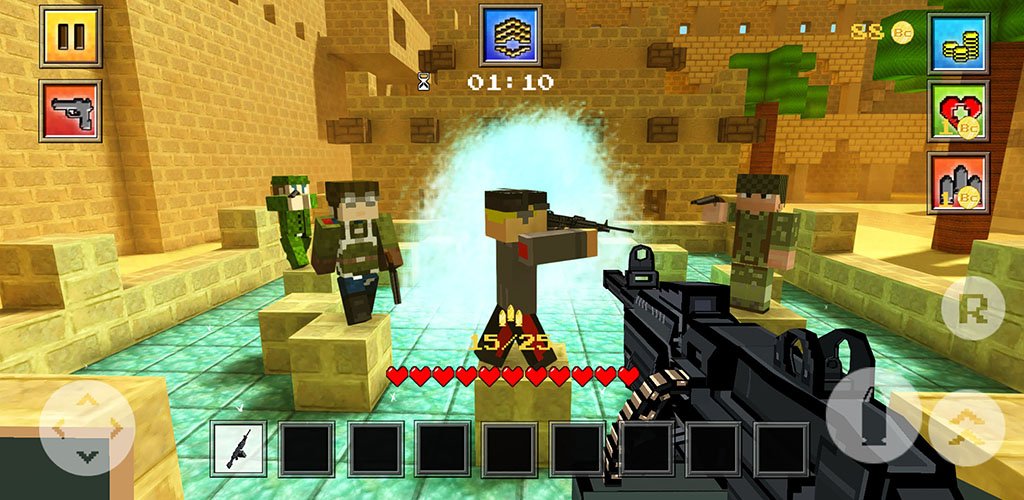Open the pistol weapon menu icon
This screenshot has height=500, width=1024.
click(70, 111)
